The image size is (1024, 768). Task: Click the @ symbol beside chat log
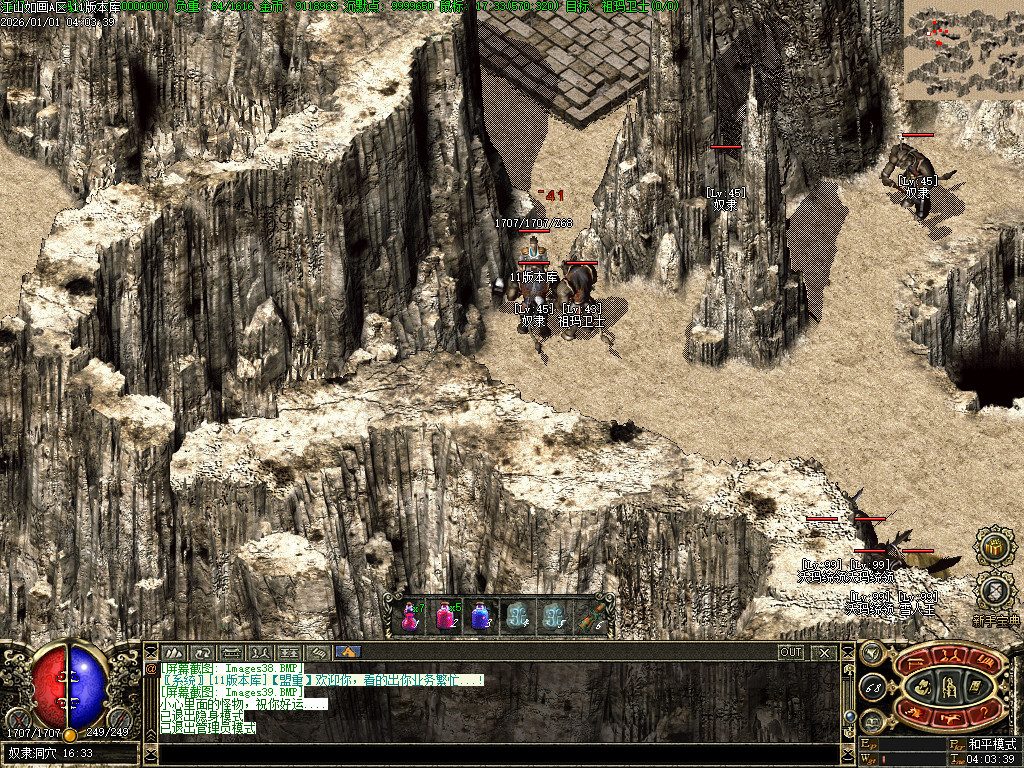click(x=152, y=667)
